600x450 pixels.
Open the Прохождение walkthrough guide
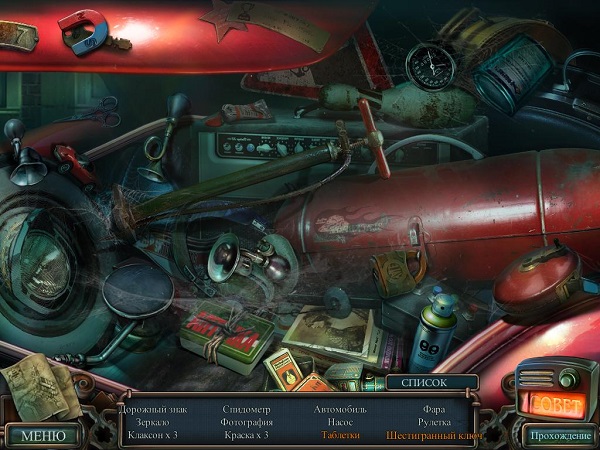pyautogui.click(x=560, y=435)
